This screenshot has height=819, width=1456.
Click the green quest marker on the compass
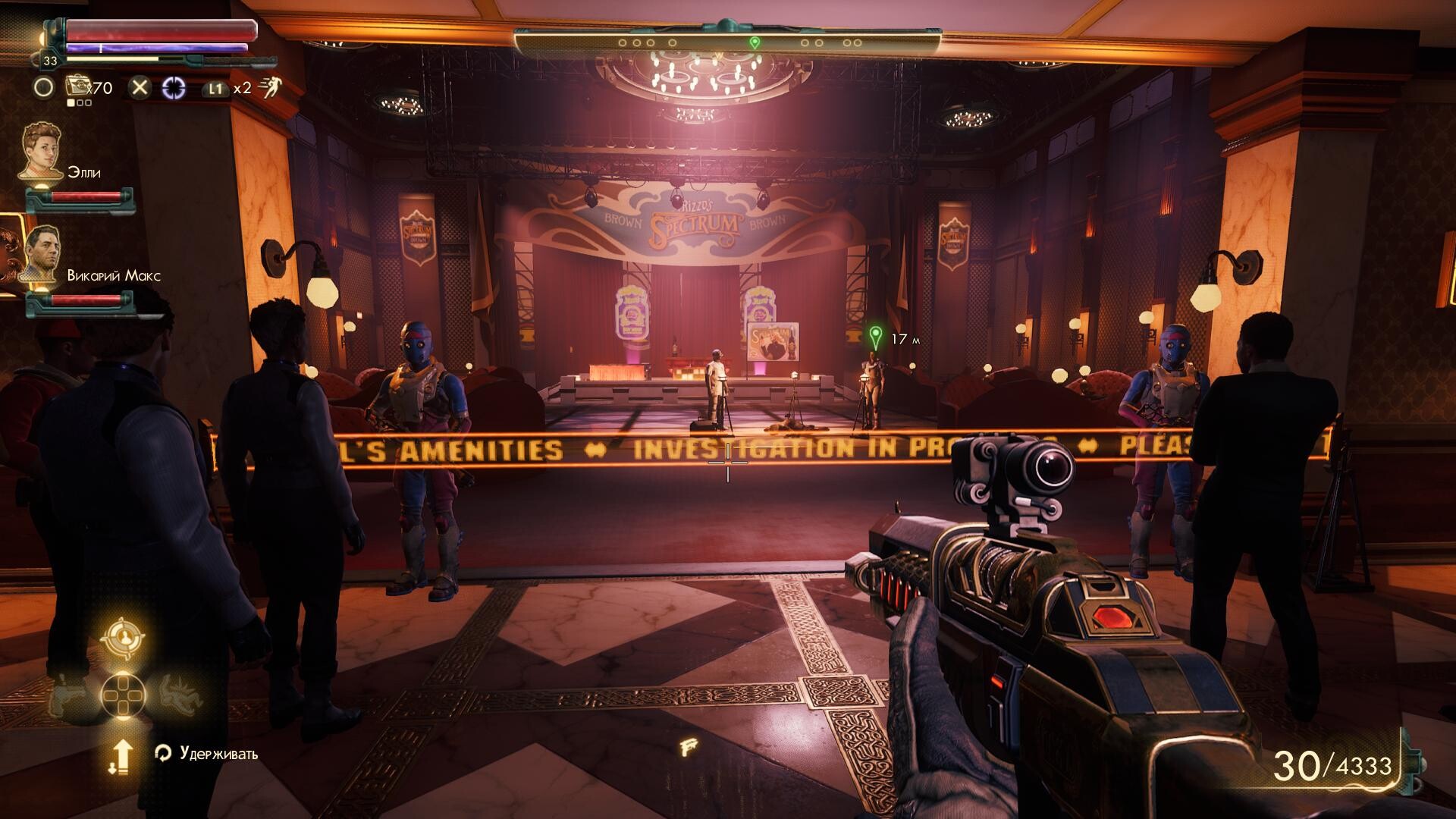(755, 42)
